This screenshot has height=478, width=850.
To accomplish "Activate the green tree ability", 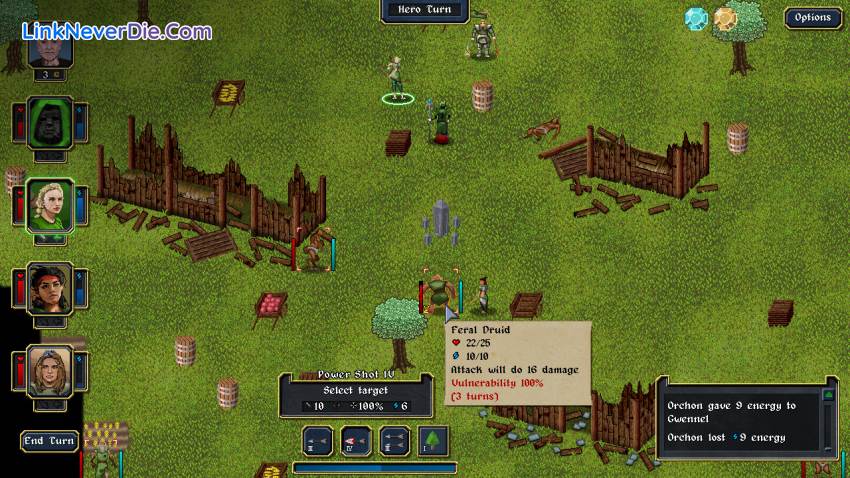I will (x=433, y=441).
